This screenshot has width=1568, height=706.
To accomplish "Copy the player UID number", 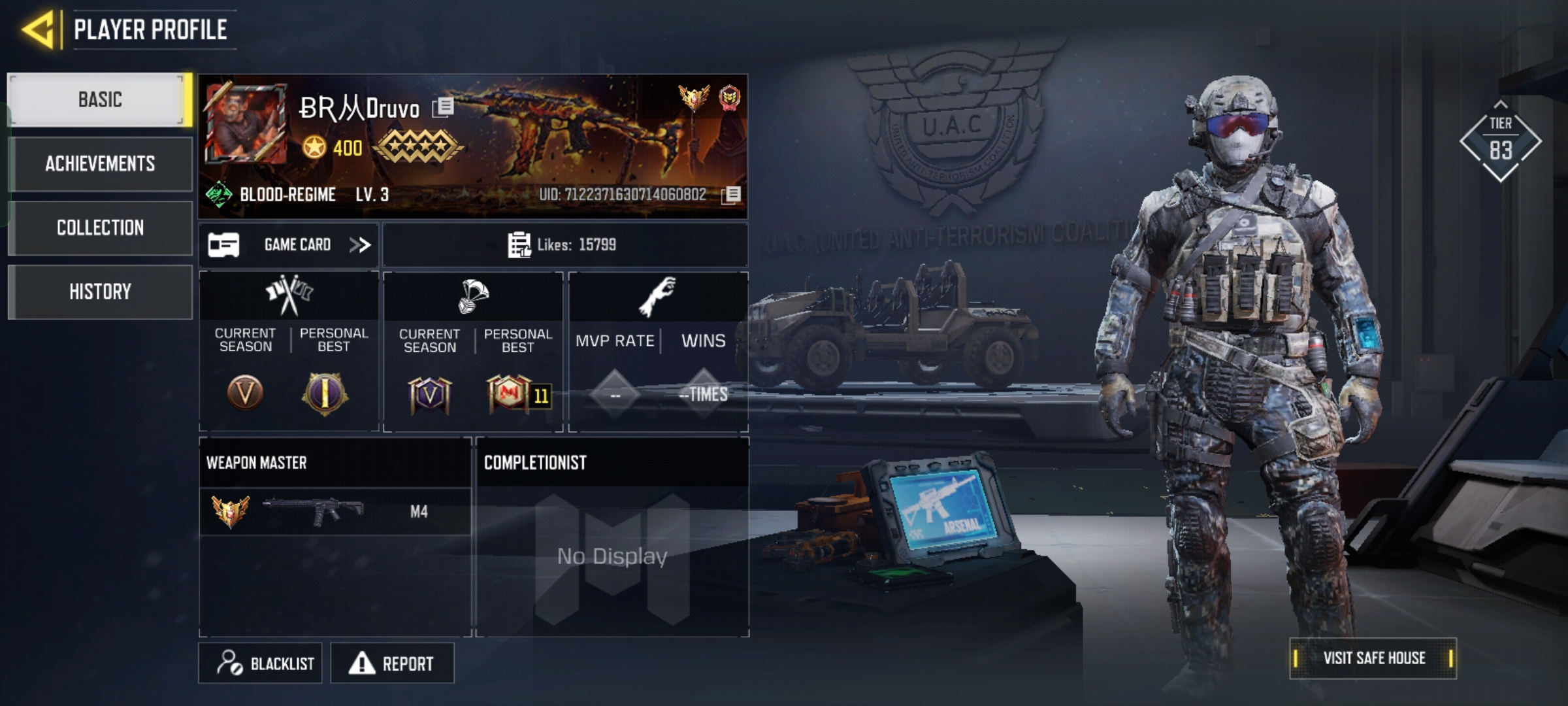I will (732, 195).
